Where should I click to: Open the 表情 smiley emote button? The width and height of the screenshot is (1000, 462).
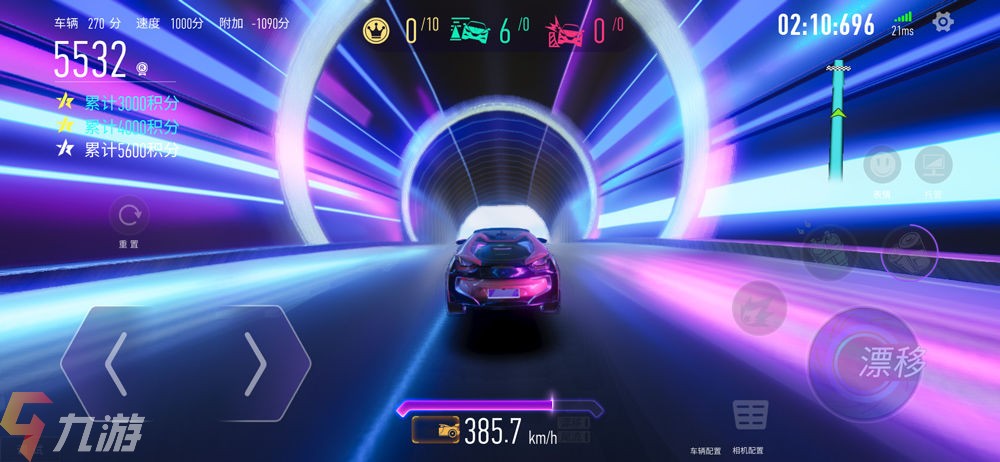(881, 164)
